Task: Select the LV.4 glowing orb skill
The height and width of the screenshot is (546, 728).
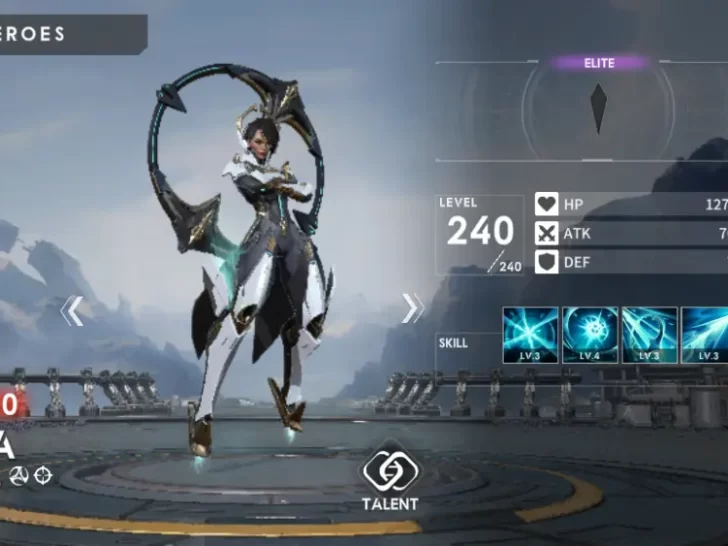Action: coord(590,335)
